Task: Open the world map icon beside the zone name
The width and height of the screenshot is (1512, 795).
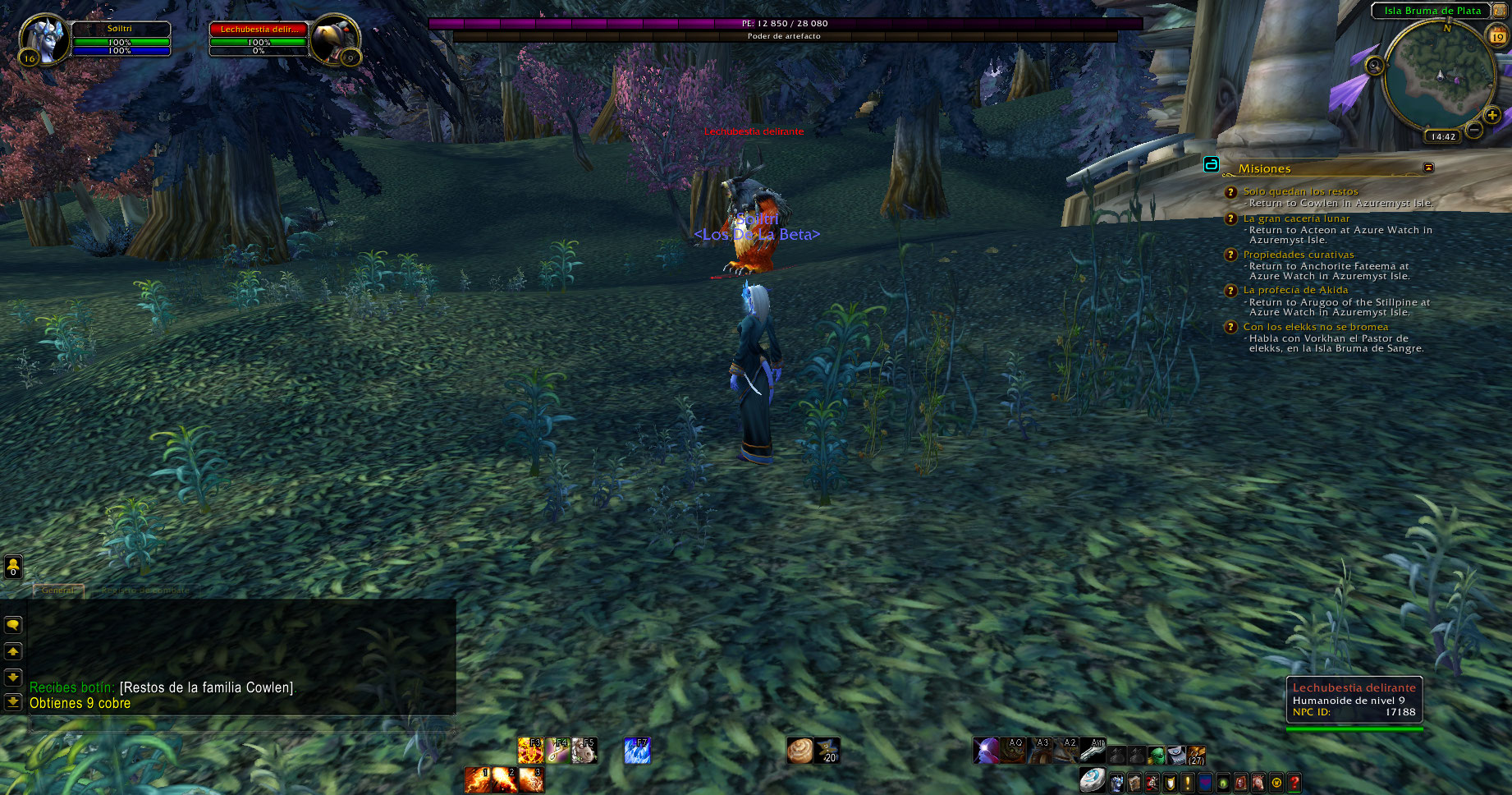Action: coord(1500,11)
